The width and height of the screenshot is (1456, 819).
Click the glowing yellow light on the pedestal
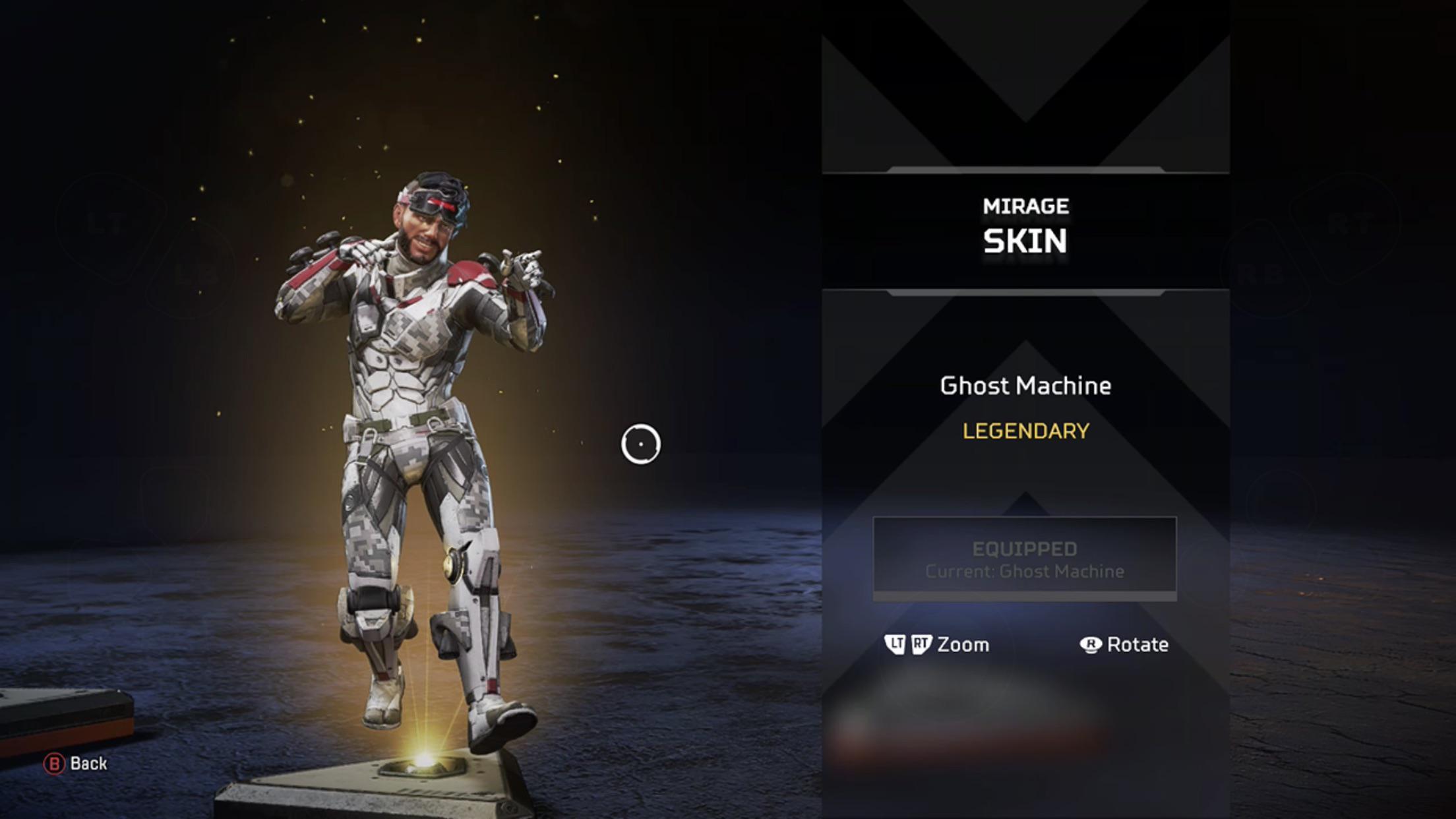point(426,762)
